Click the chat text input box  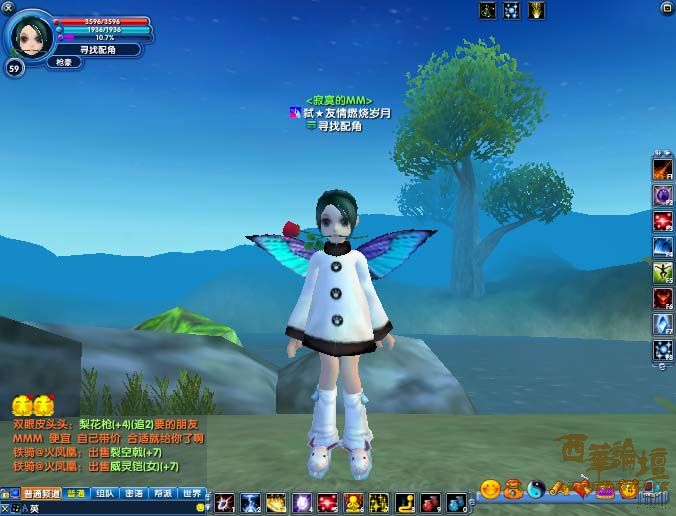(110, 508)
